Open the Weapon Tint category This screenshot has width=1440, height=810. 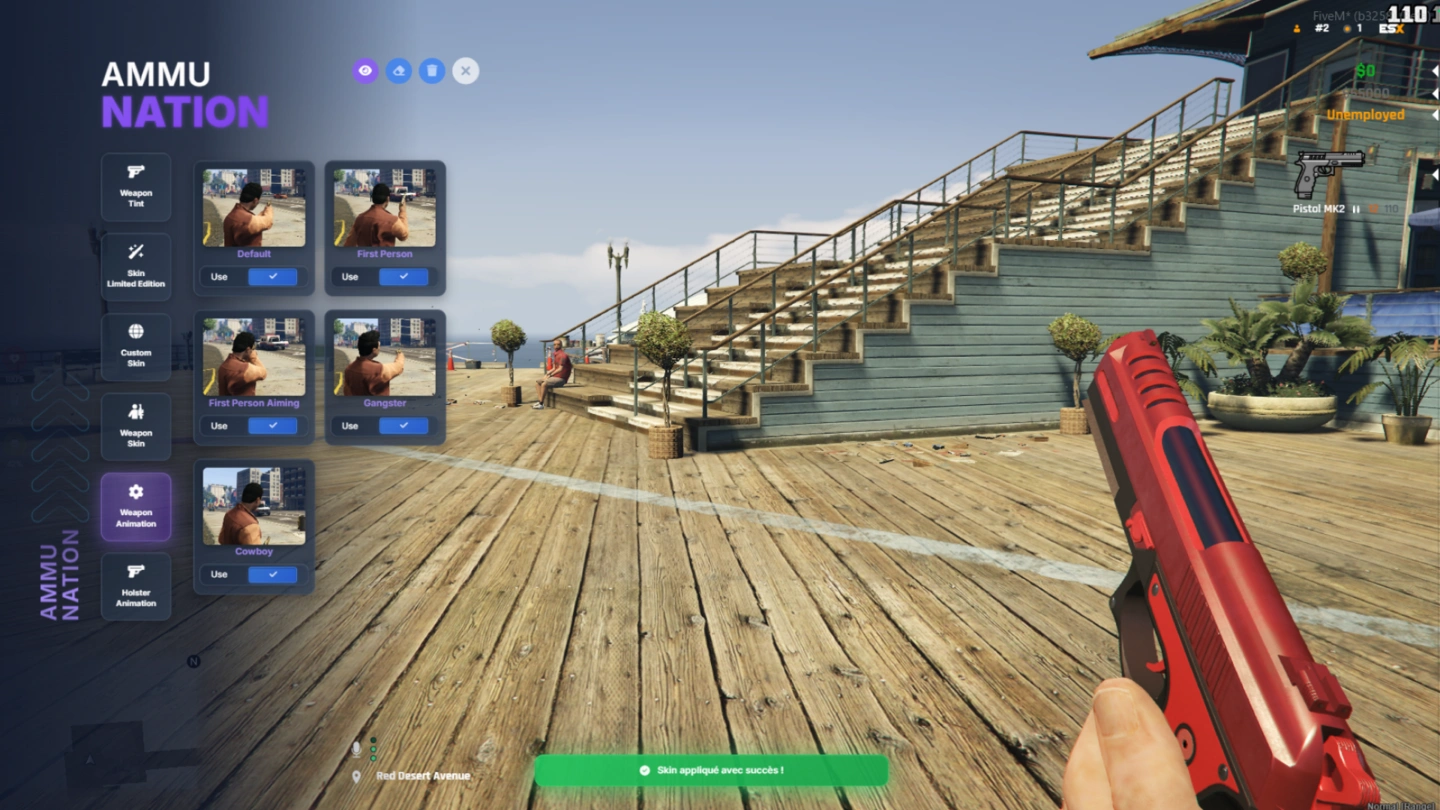click(136, 187)
